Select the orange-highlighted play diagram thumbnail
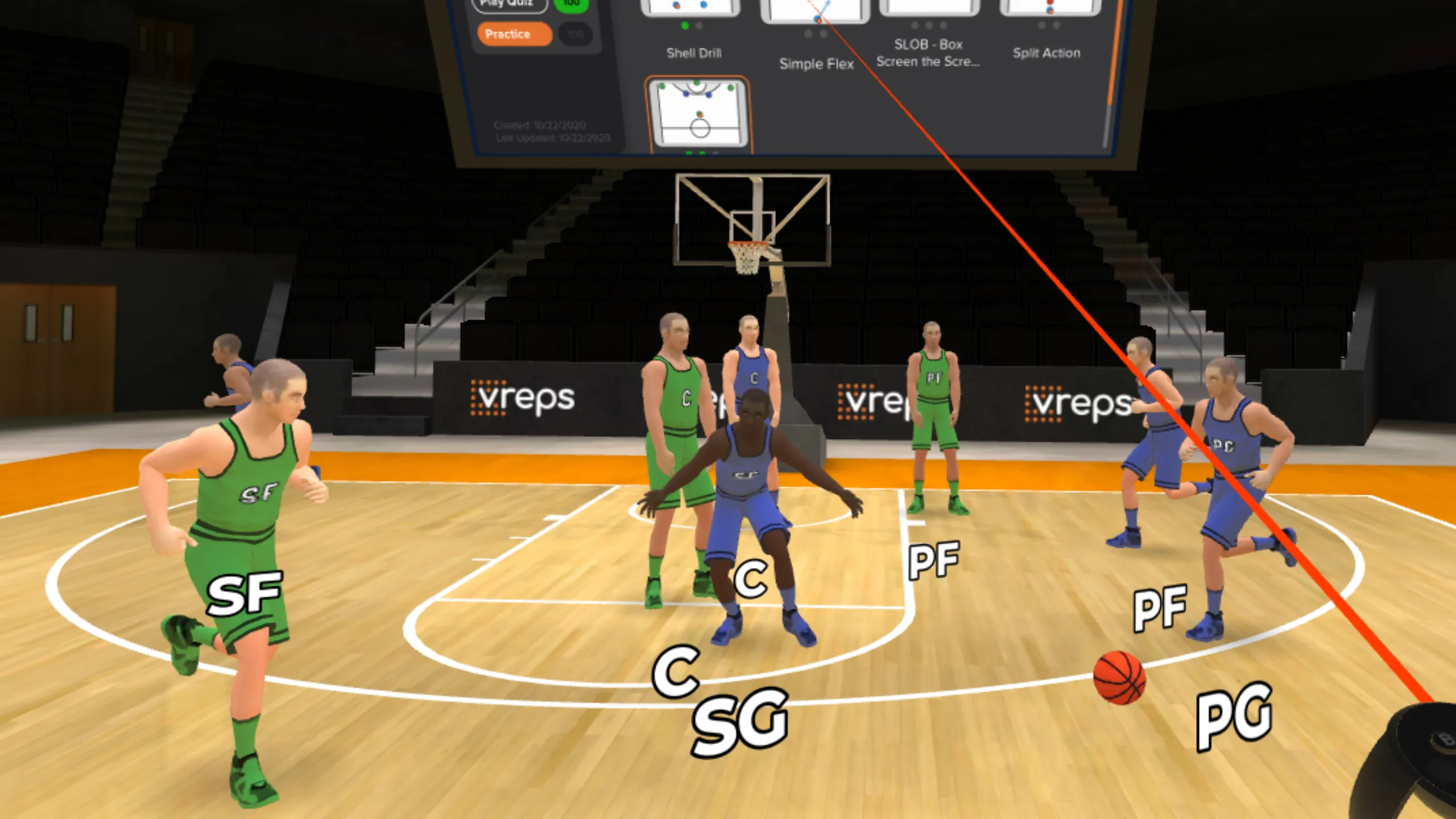The height and width of the screenshot is (819, 1456). 698,114
